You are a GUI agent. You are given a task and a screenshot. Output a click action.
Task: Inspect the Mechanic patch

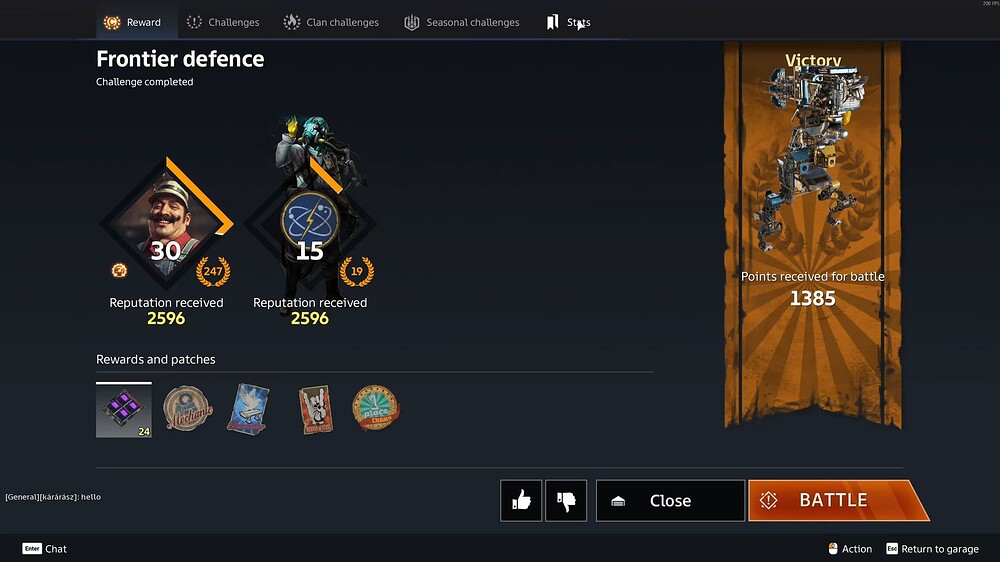click(x=188, y=409)
